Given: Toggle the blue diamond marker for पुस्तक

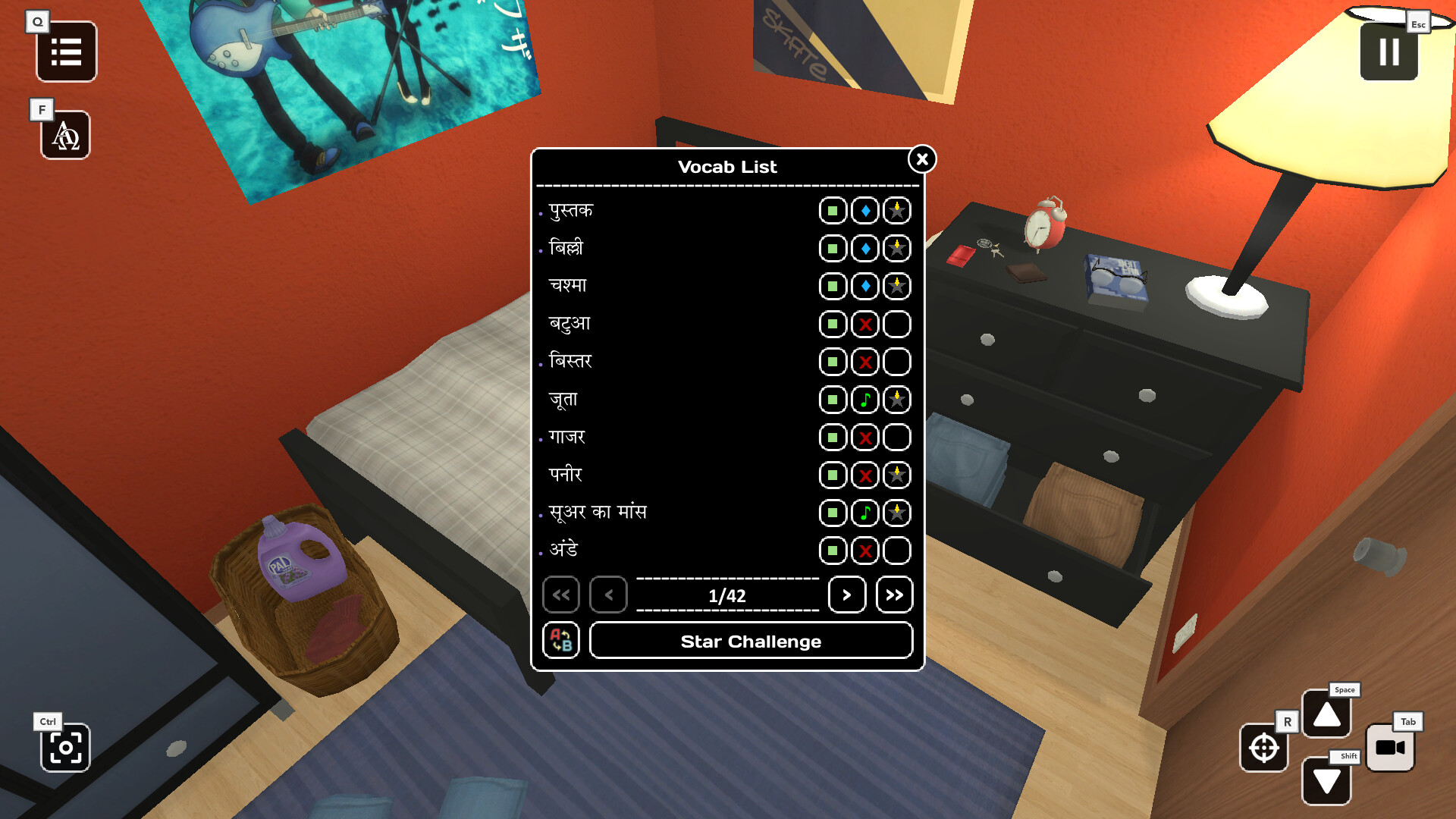Looking at the screenshot, I should pyautogui.click(x=864, y=210).
